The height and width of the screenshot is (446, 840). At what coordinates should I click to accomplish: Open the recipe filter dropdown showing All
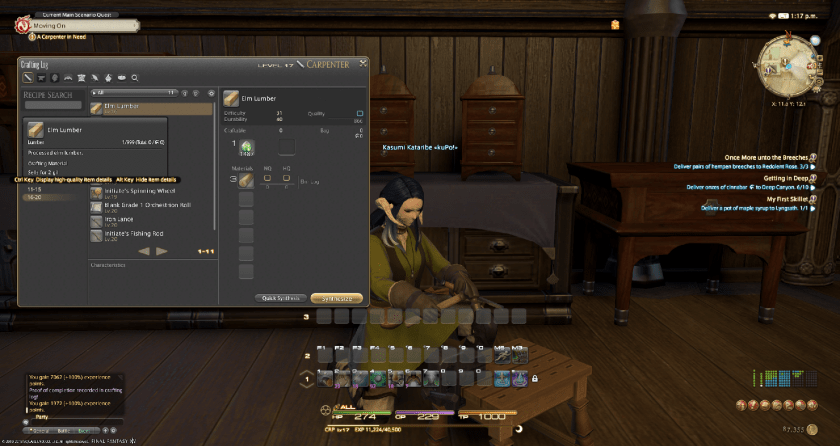(132, 92)
